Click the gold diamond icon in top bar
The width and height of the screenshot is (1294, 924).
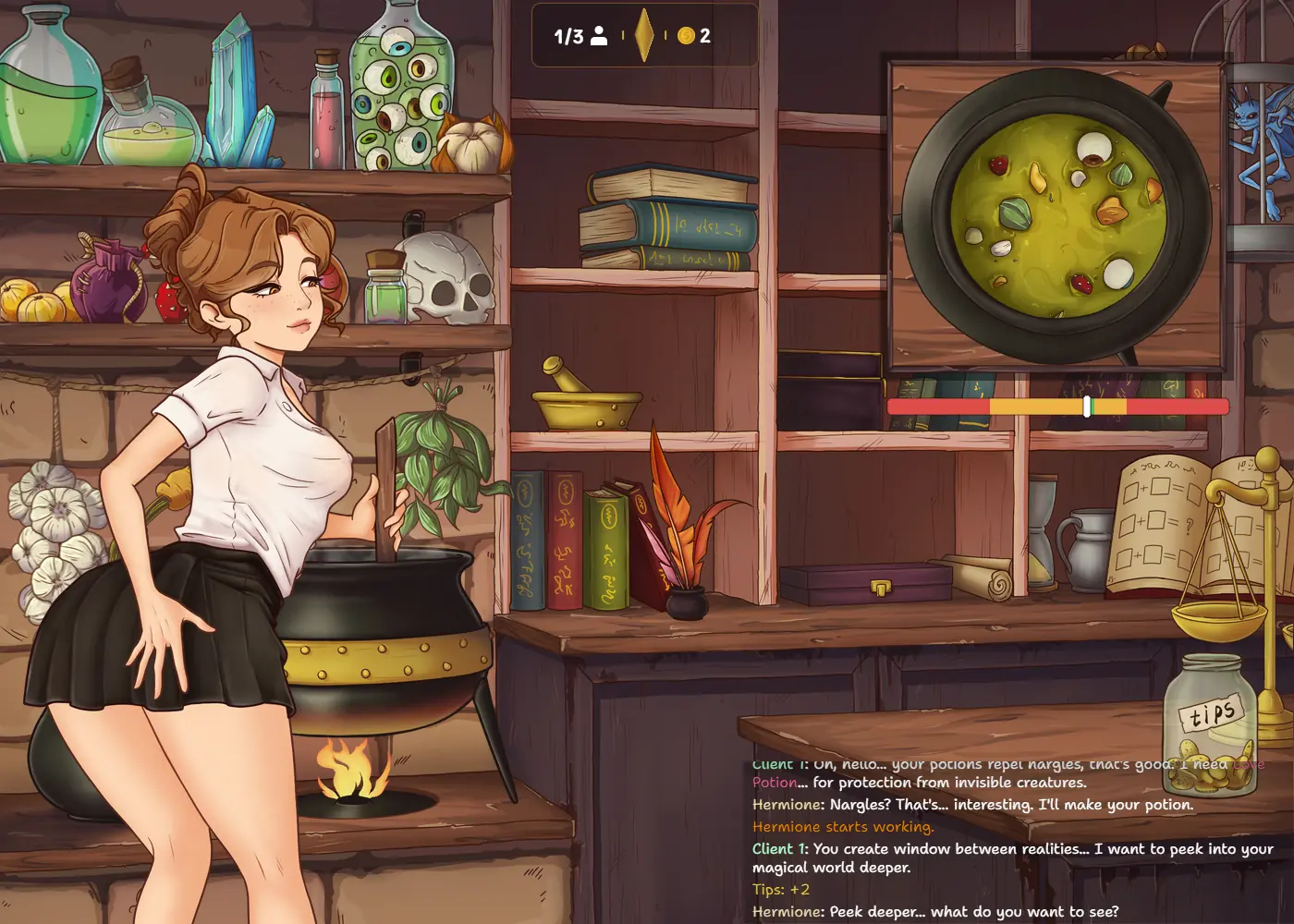(644, 36)
